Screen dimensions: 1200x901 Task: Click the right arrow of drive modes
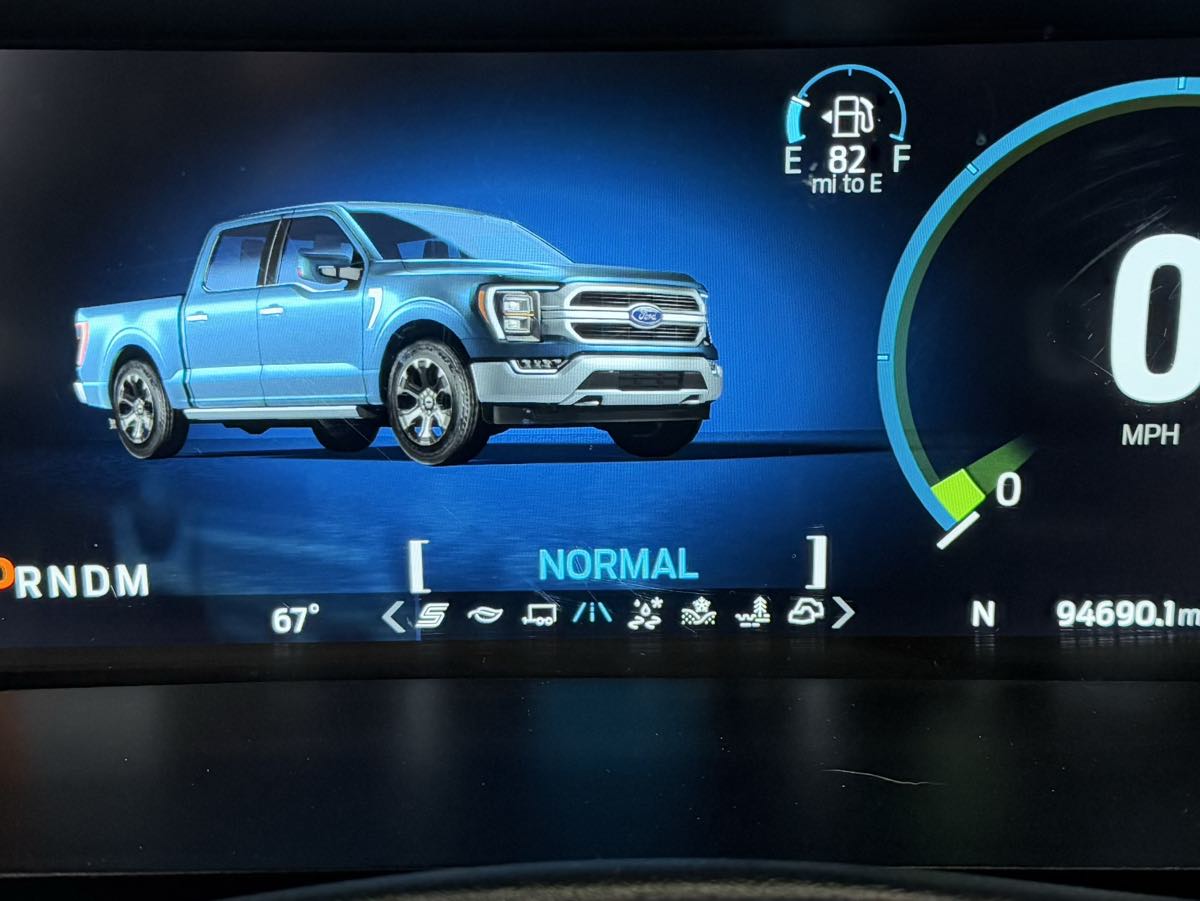pyautogui.click(x=843, y=612)
